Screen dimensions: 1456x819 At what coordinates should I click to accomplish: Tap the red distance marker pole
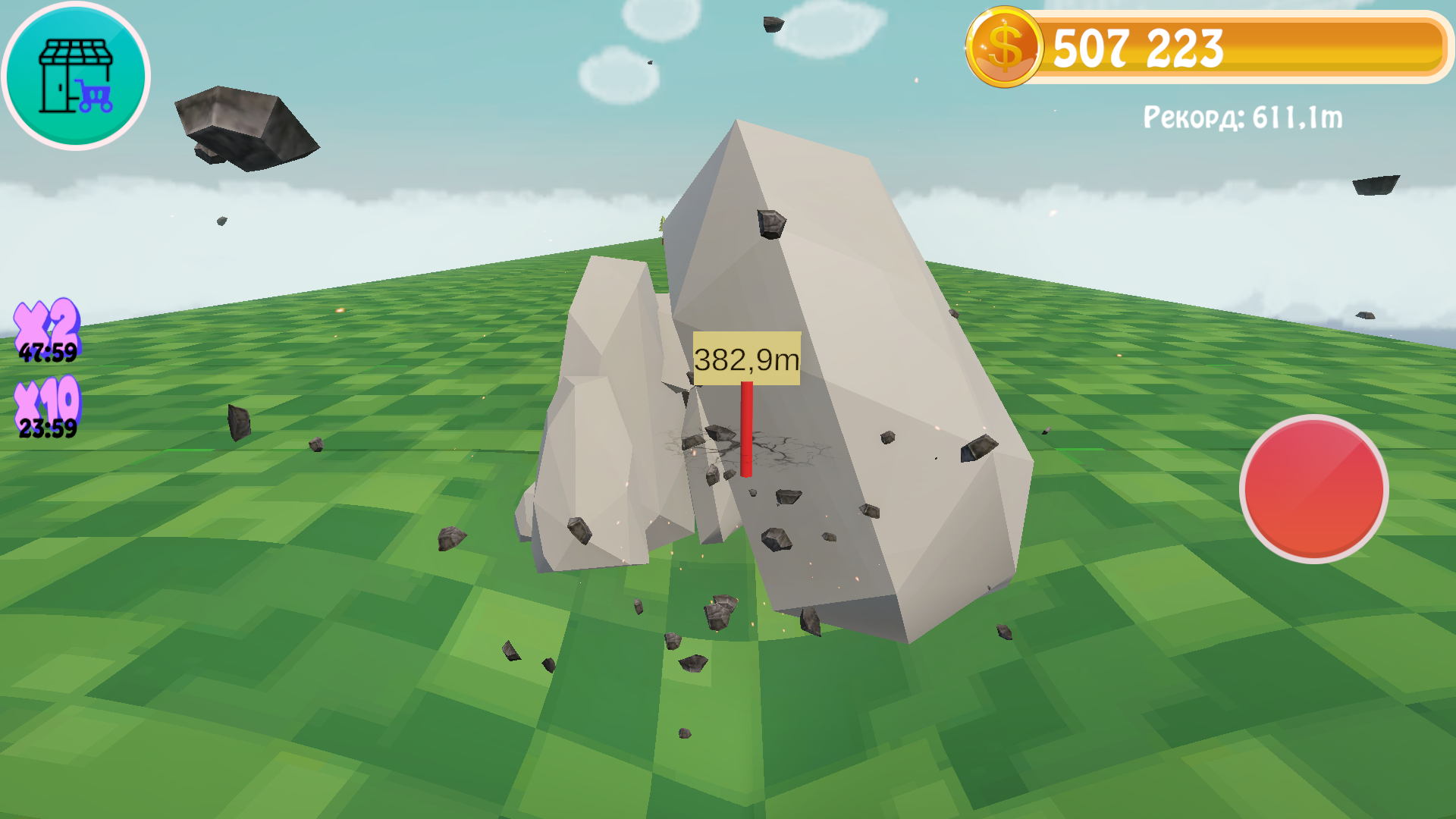coord(745,432)
